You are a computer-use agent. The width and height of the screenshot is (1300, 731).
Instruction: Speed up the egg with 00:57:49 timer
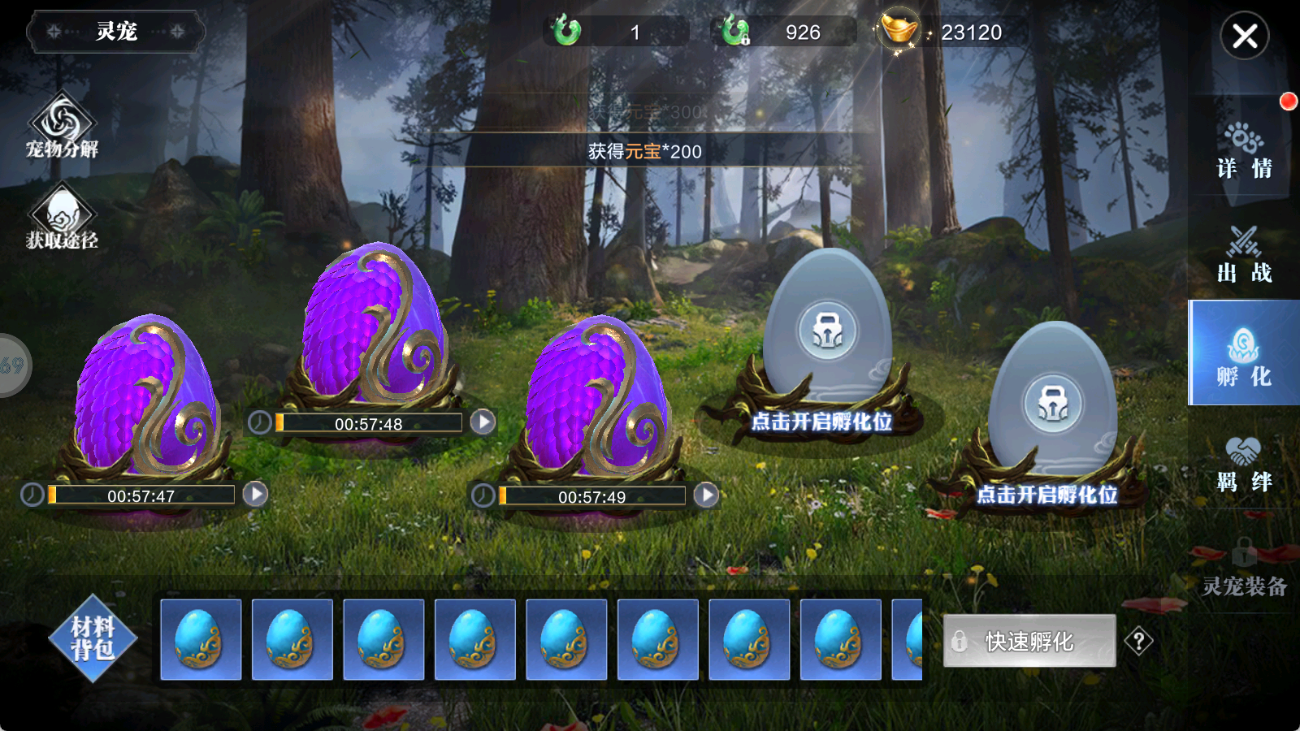pos(706,495)
